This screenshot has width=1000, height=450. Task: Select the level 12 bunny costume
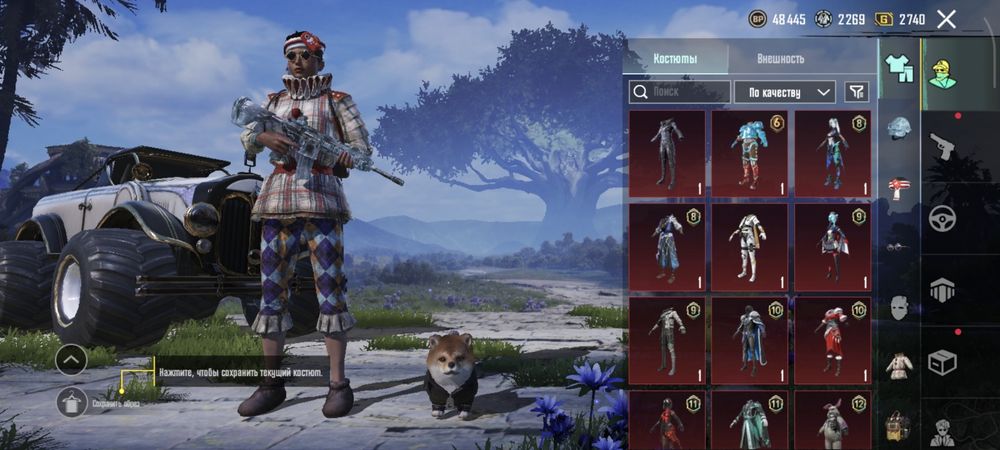pyautogui.click(x=832, y=420)
